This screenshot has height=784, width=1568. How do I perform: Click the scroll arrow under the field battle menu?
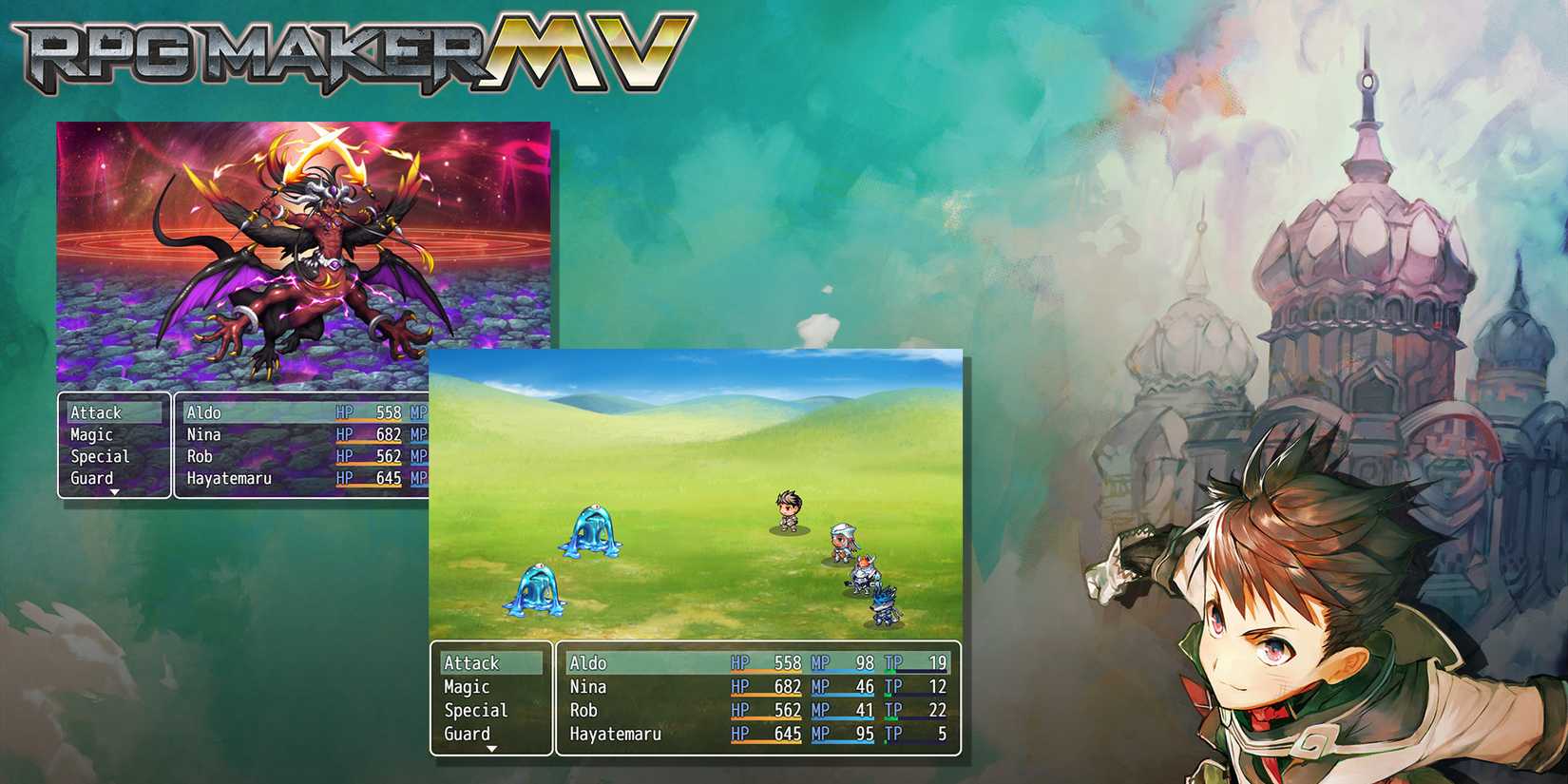tap(490, 748)
